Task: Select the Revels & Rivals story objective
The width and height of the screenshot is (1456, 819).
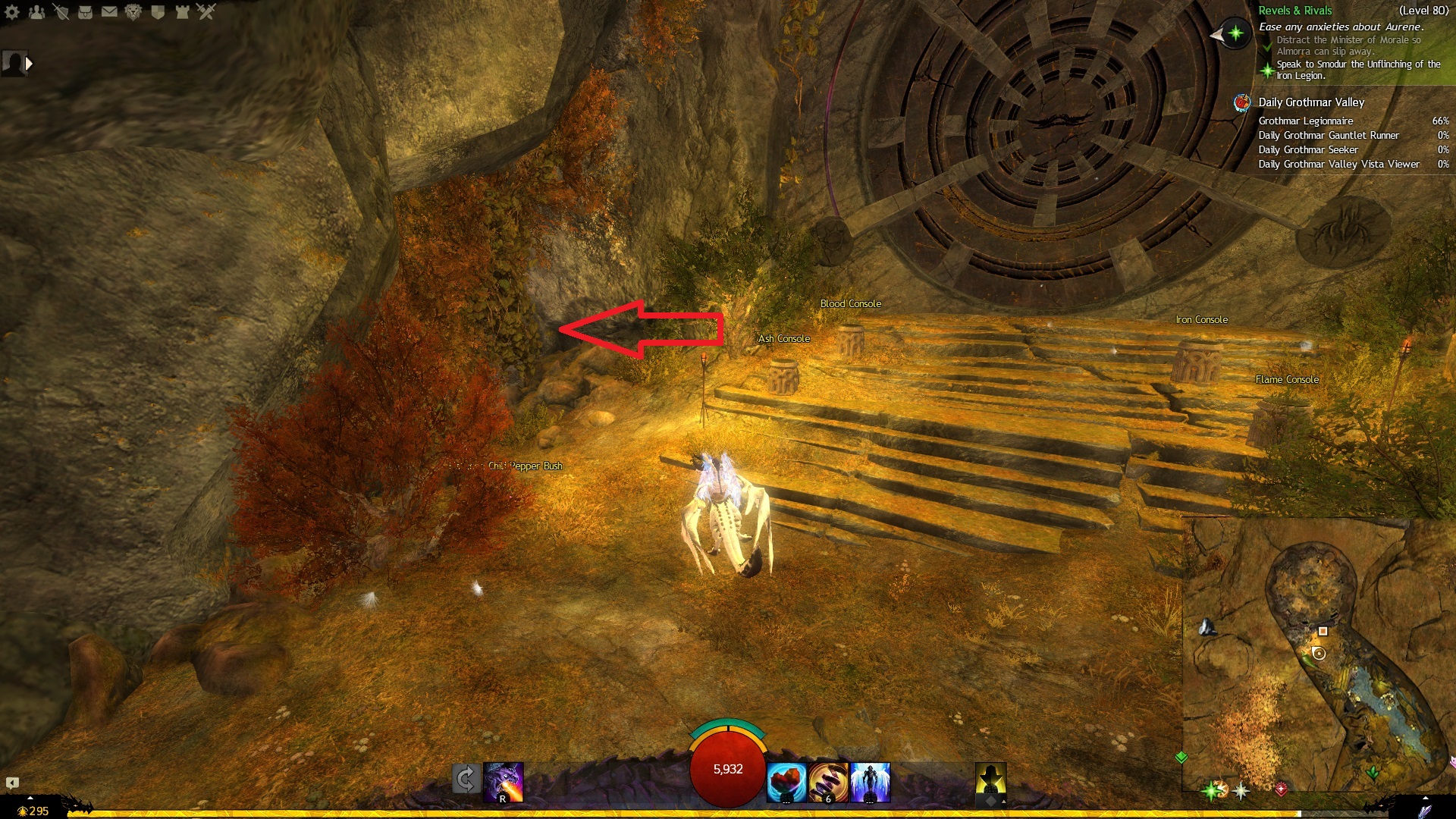Action: click(x=1295, y=11)
